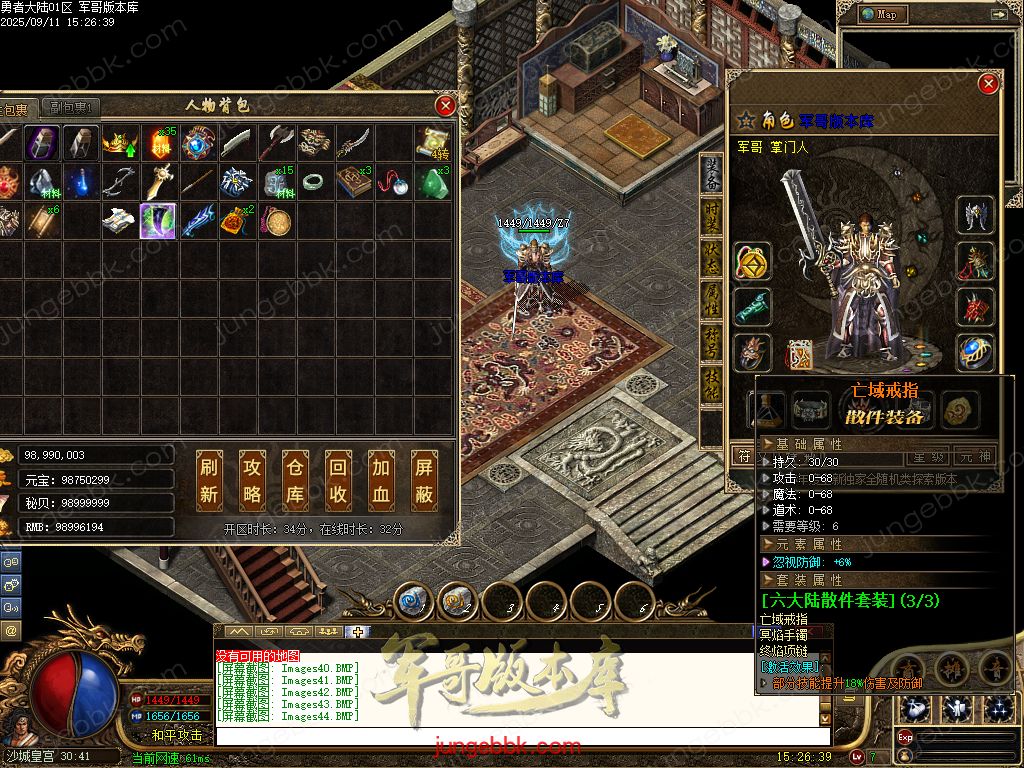Open the 仓库 warehouse button
This screenshot has width=1024, height=768.
coord(295,481)
